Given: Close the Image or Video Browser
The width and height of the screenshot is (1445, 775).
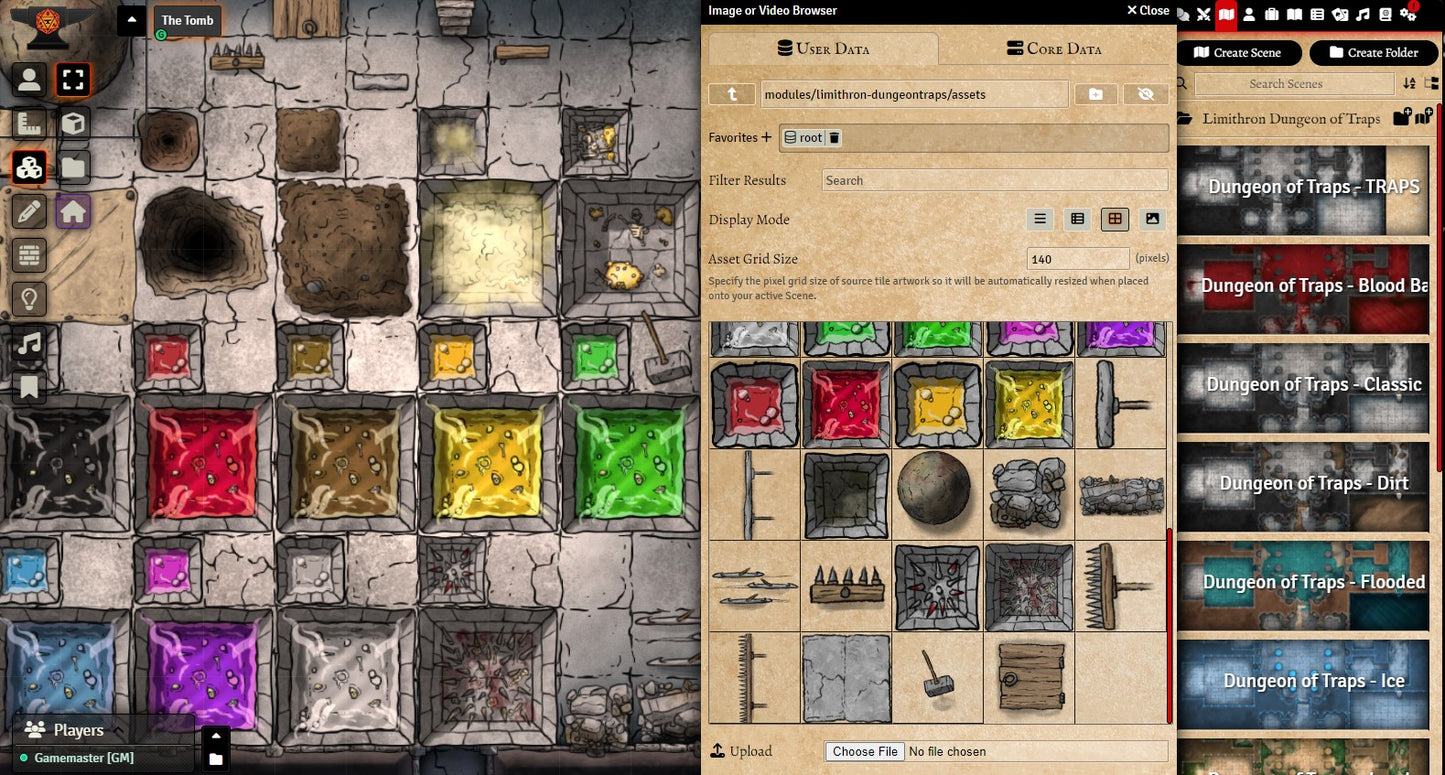Looking at the screenshot, I should point(1147,10).
